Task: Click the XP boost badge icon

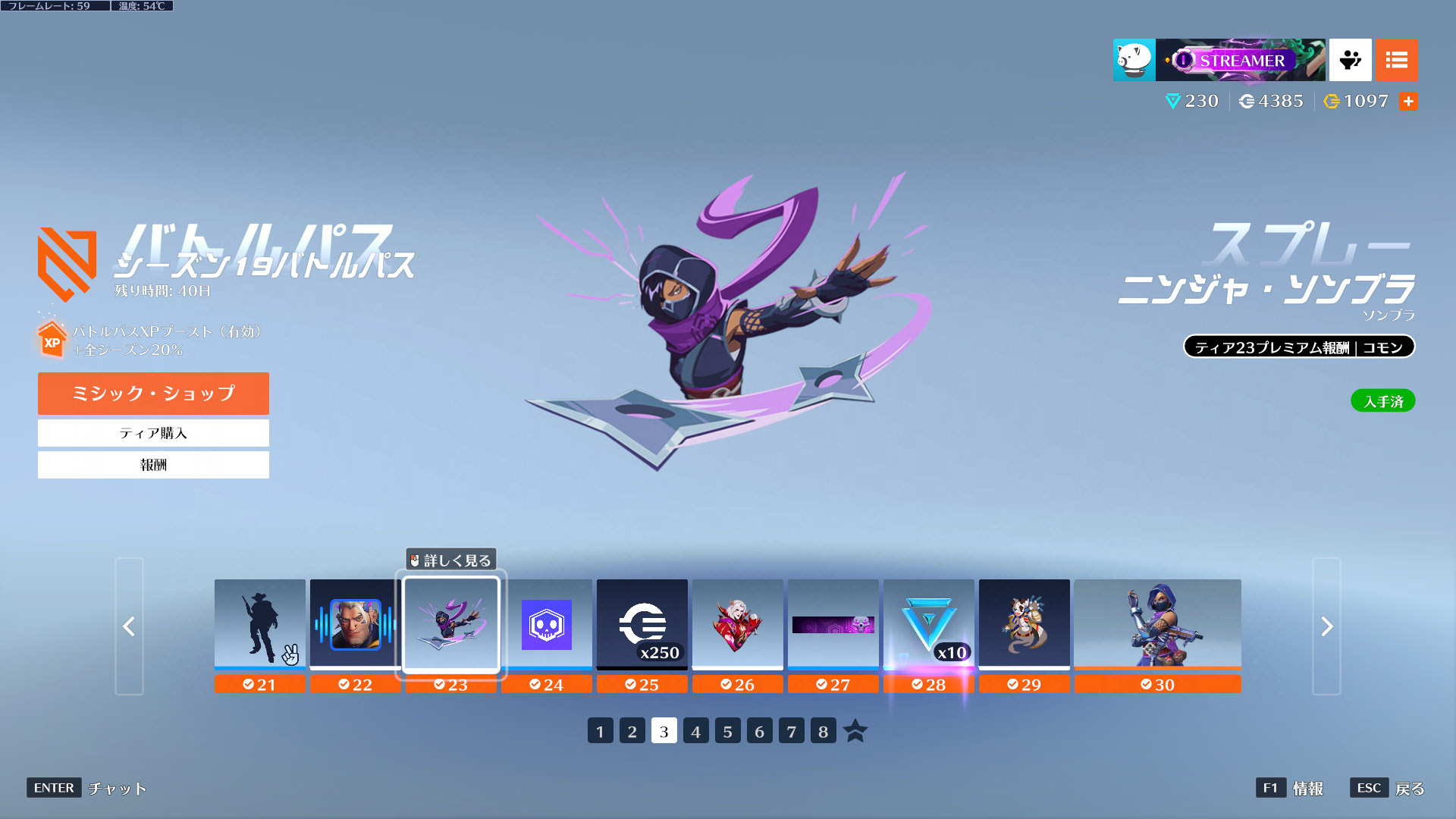Action: coord(50,340)
